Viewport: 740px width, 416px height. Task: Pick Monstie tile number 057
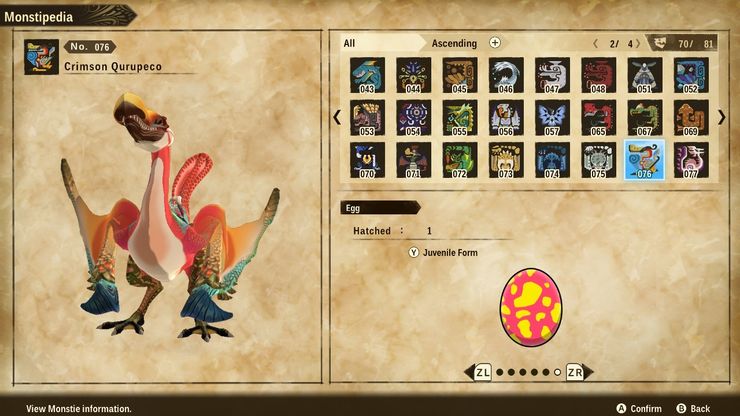tap(551, 117)
